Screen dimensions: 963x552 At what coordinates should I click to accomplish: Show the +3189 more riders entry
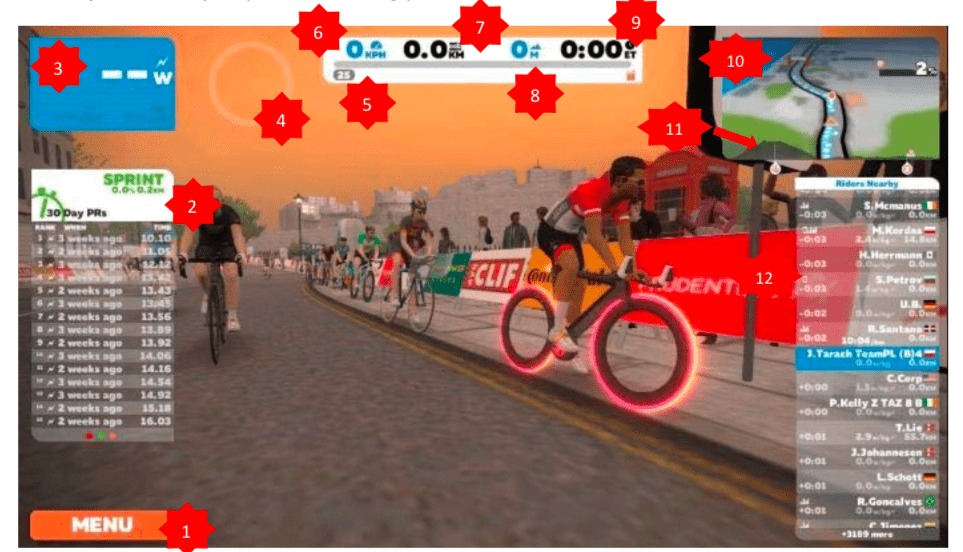(x=867, y=534)
